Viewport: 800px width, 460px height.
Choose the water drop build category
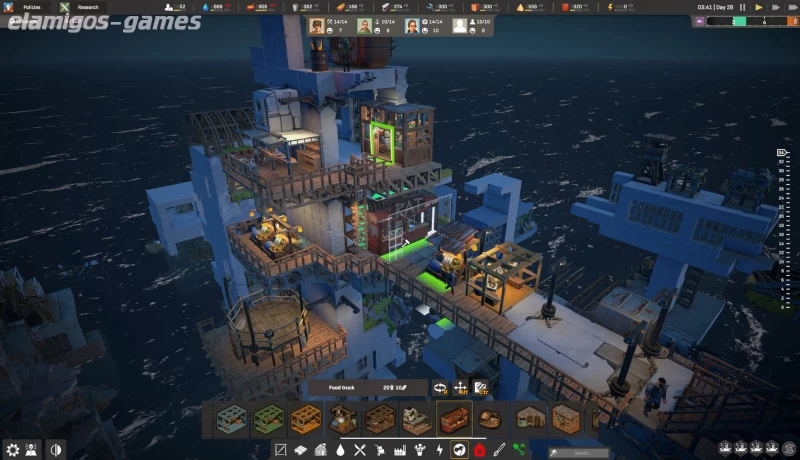(x=340, y=450)
